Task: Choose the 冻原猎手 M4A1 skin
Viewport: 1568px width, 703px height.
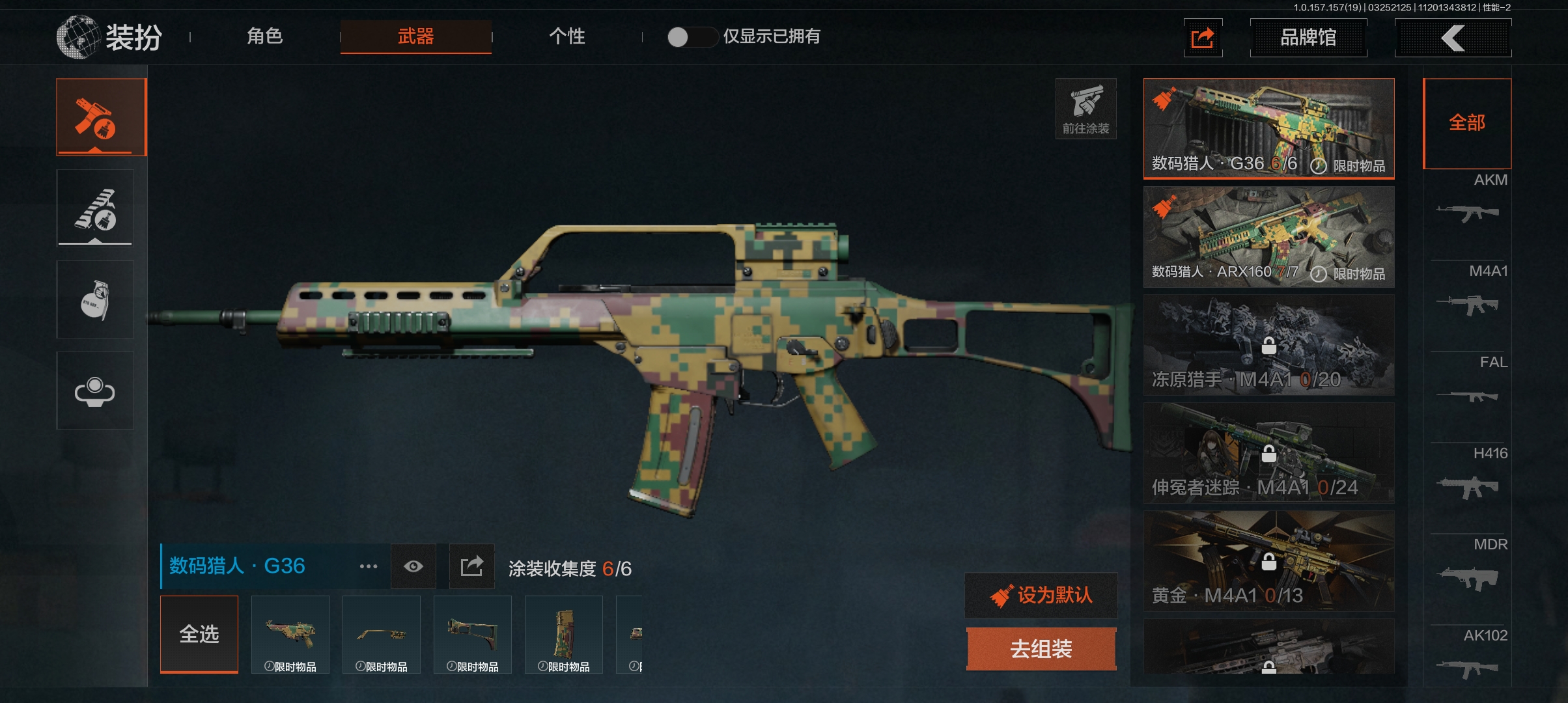Action: [1268, 345]
